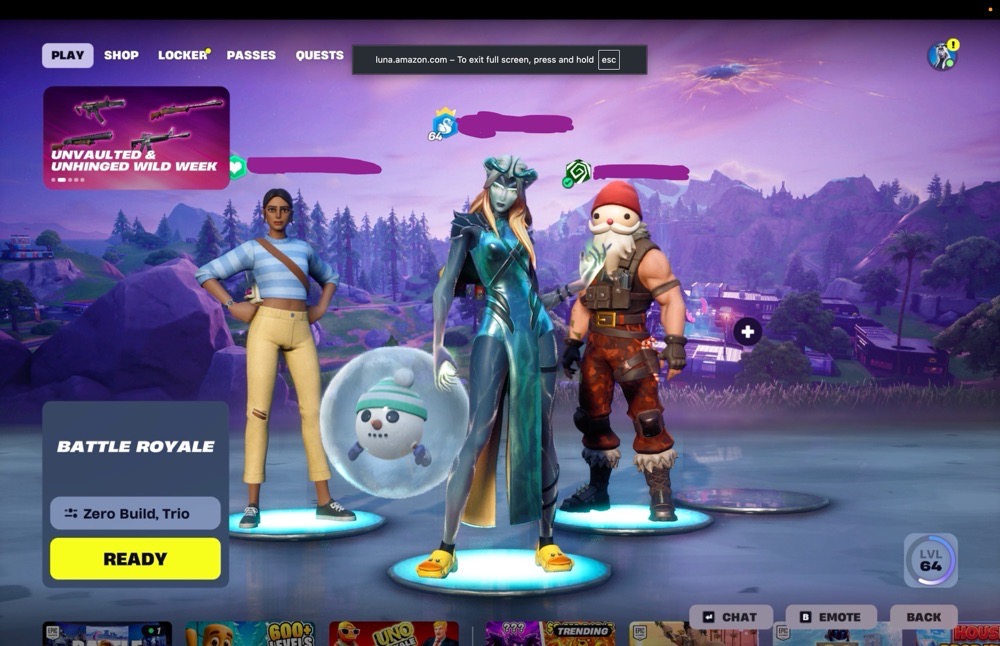Show the QUESTS tab
1000x646 pixels.
click(x=319, y=55)
